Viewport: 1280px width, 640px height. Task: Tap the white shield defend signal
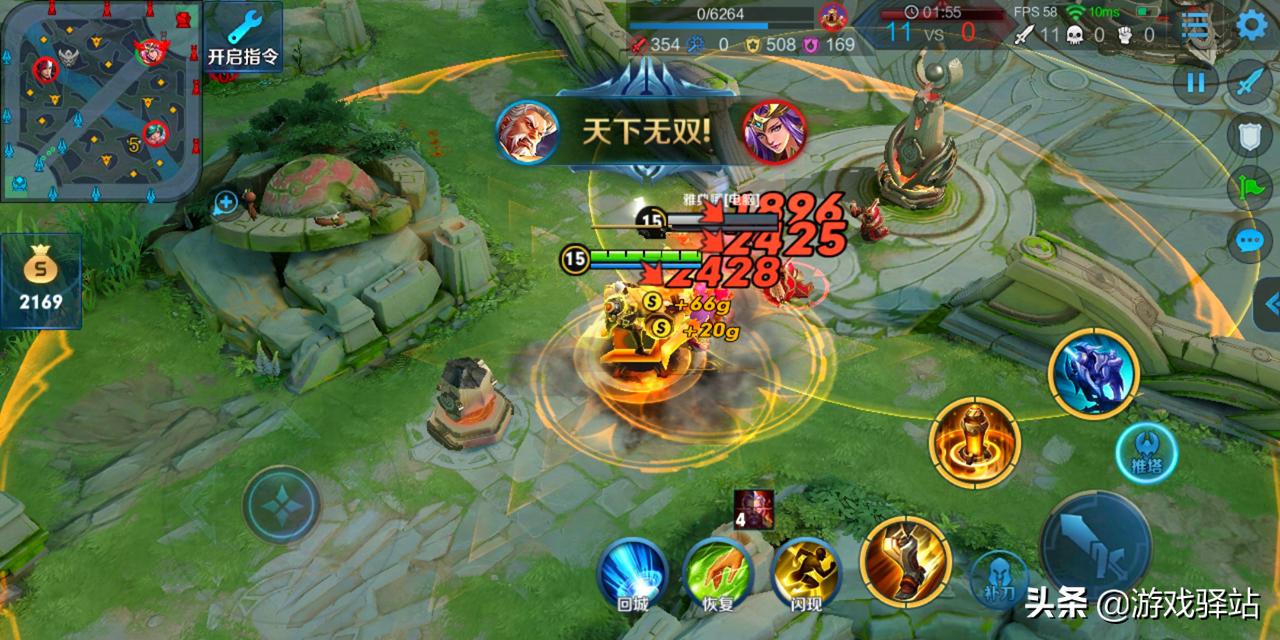1250,136
